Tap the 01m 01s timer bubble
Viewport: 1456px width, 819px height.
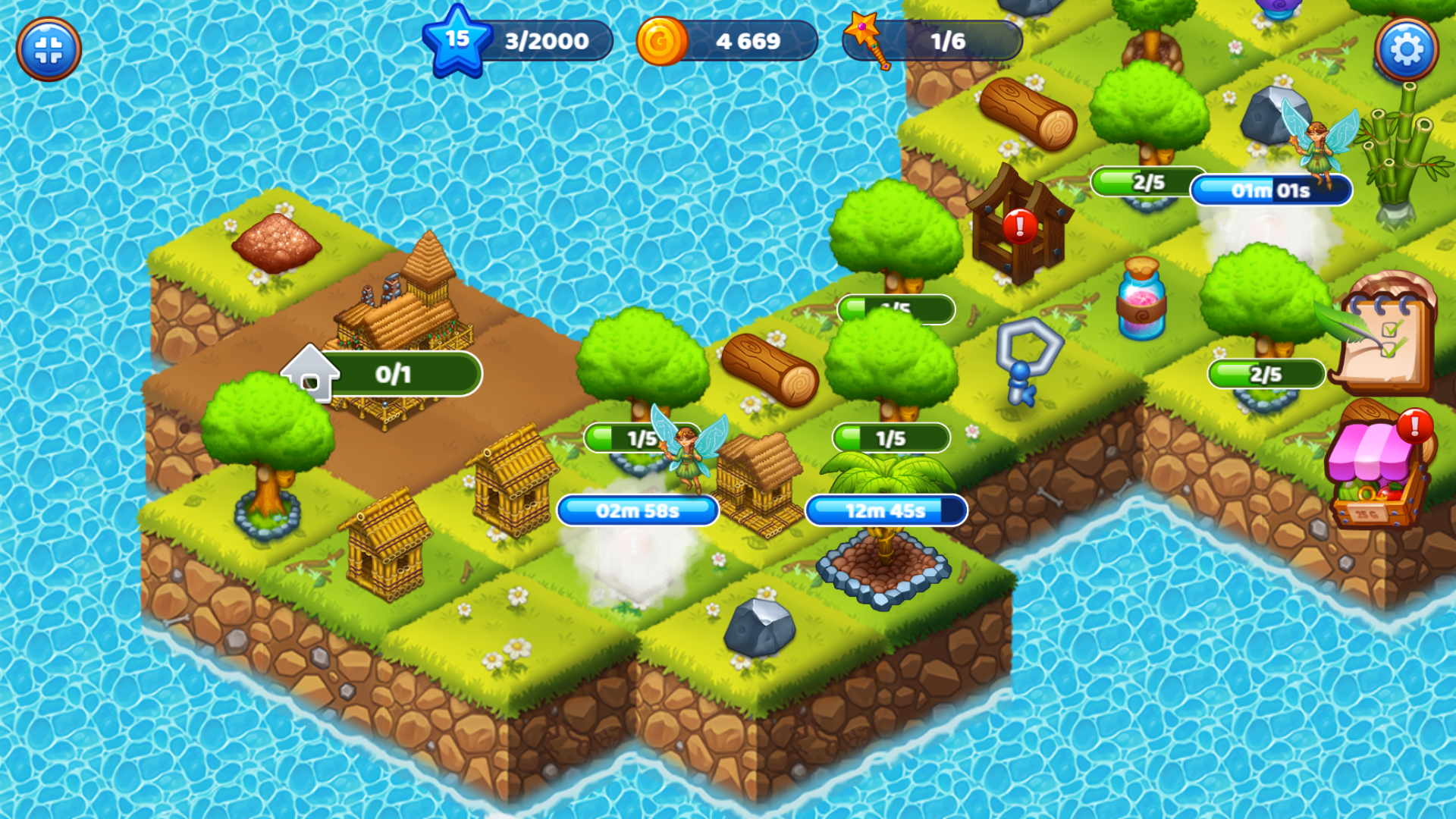pos(1272,192)
